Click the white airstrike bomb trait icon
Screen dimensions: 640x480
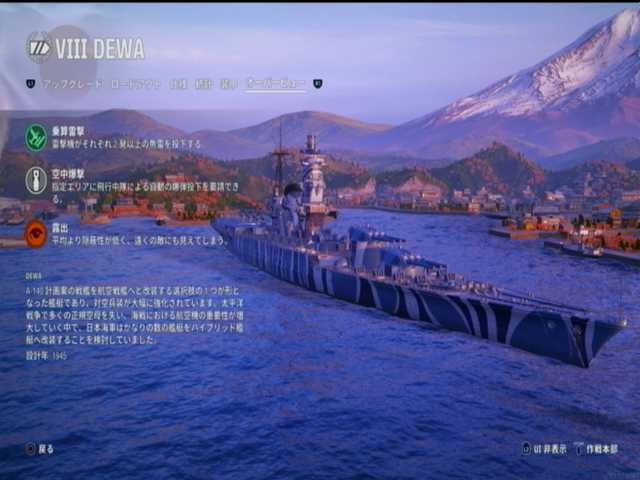[36, 181]
